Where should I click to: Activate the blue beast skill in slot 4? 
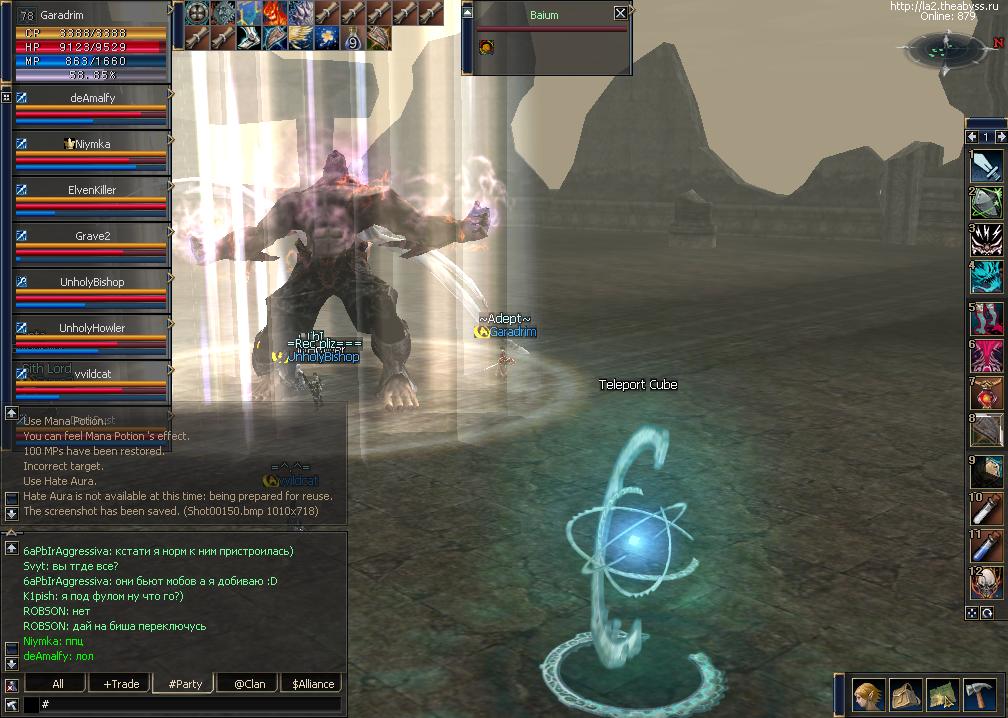(x=988, y=276)
